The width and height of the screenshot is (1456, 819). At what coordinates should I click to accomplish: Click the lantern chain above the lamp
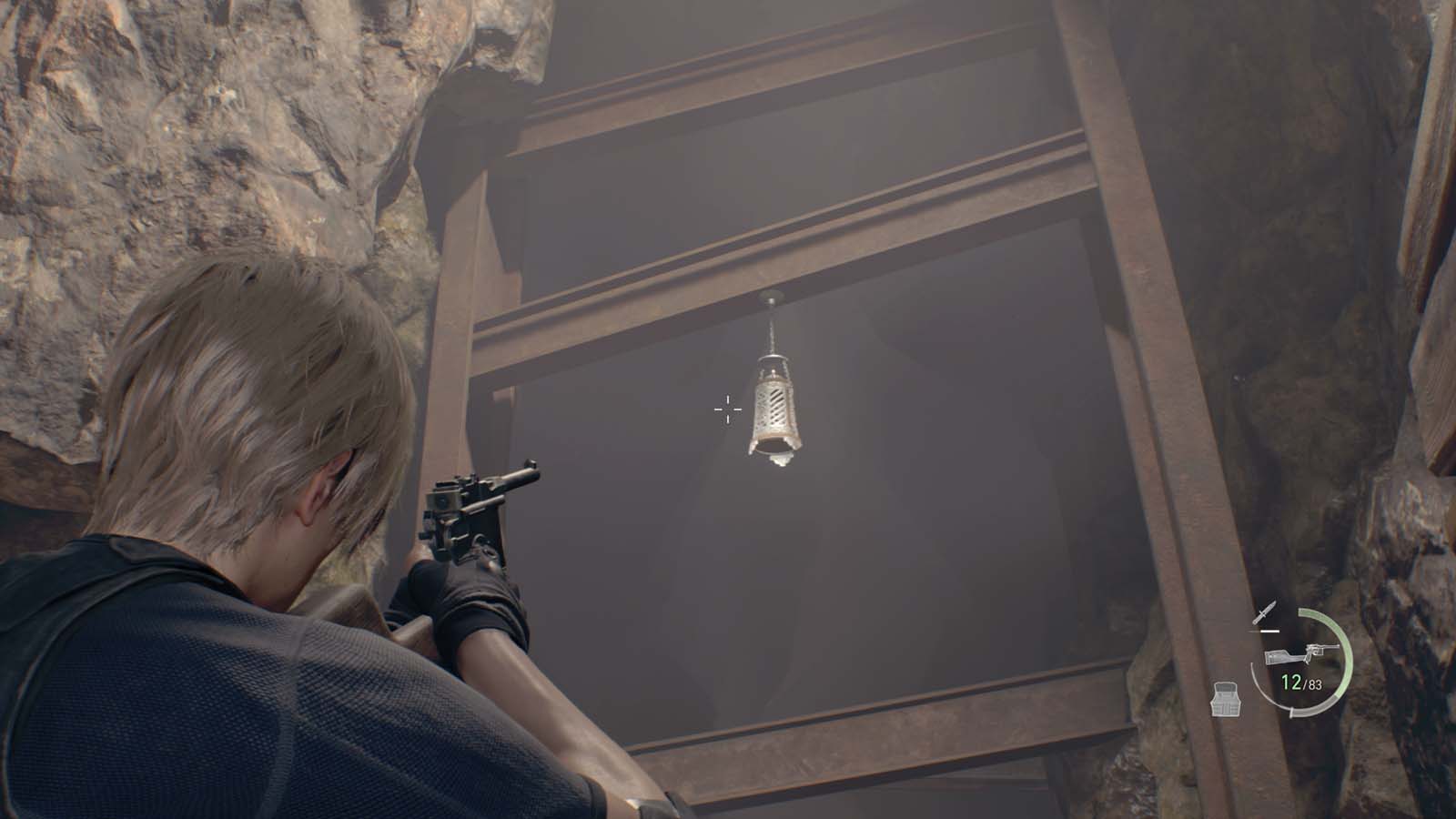click(x=773, y=329)
